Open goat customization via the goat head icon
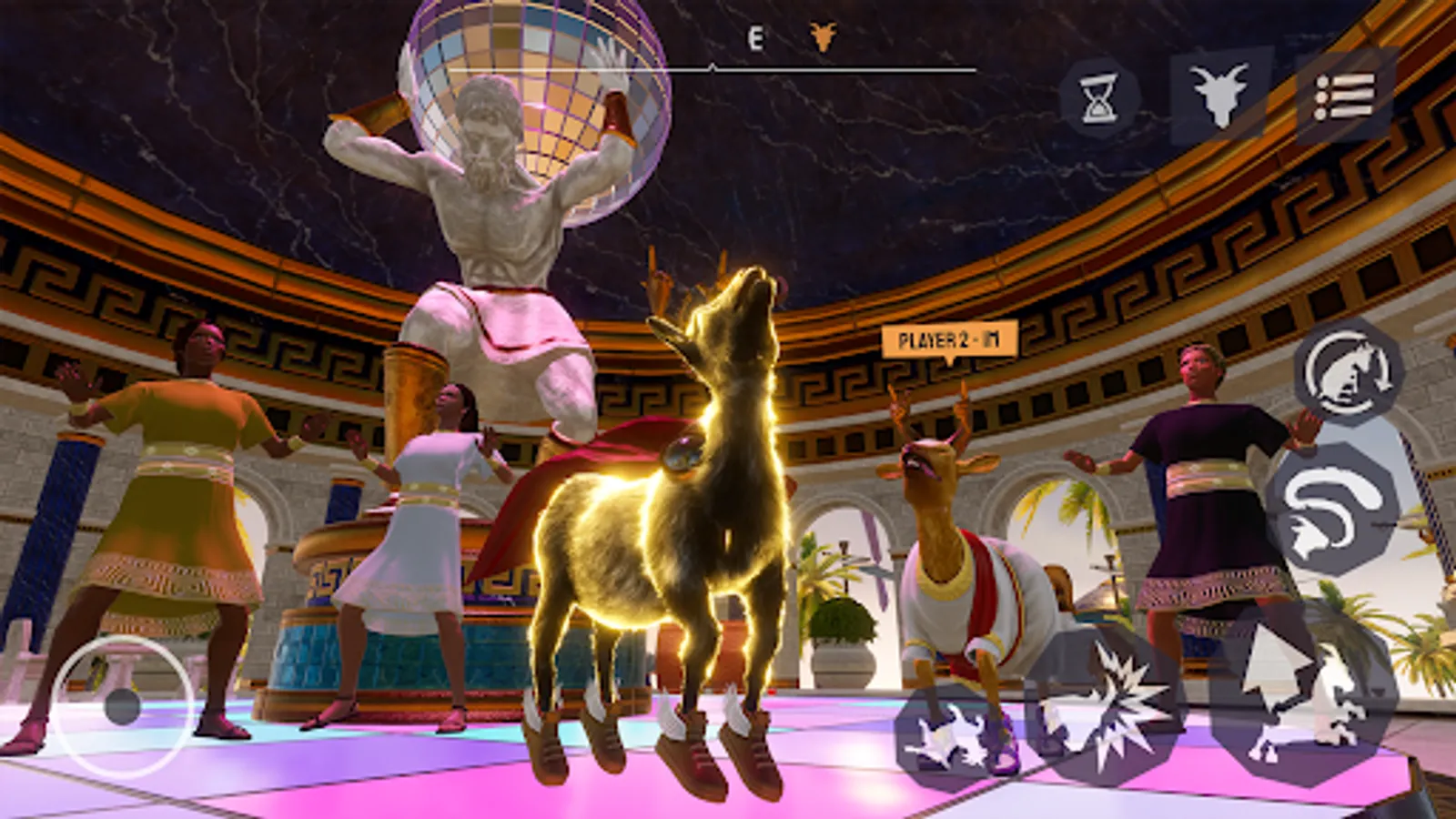This screenshot has height=819, width=1456. point(1219,97)
